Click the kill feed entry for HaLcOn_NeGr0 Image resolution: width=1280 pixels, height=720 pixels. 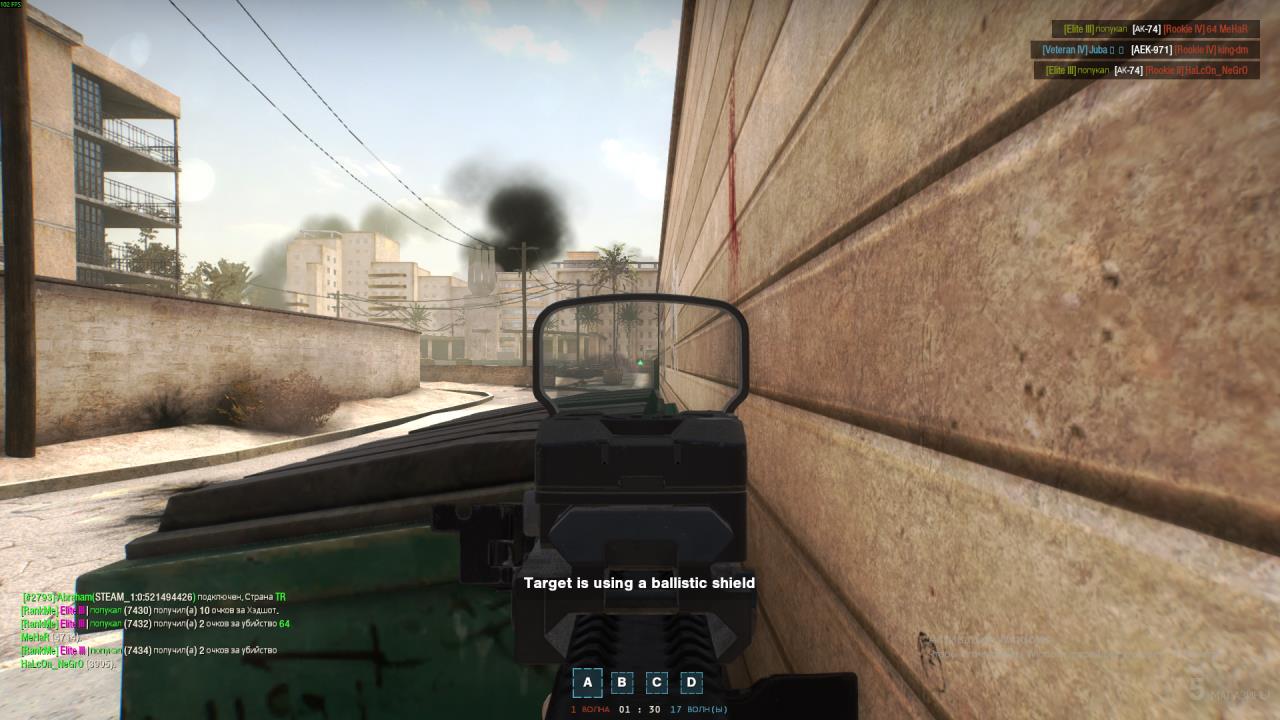tap(1146, 70)
